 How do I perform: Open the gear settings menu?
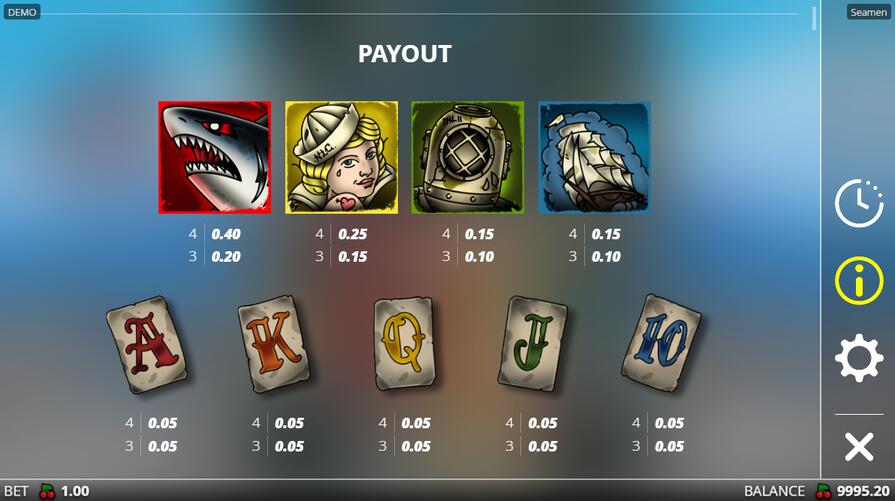[859, 358]
